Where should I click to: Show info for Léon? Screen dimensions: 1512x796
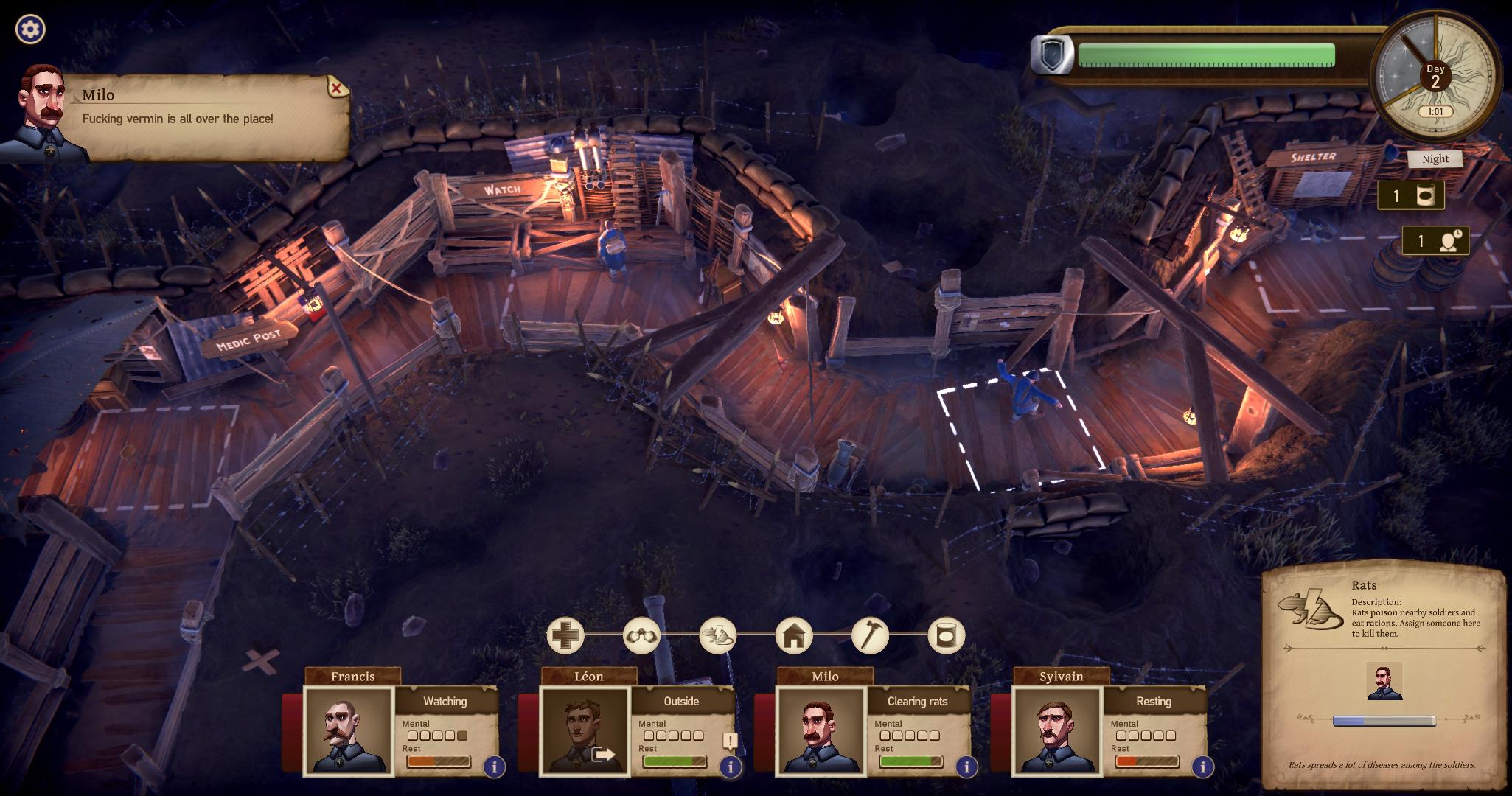pyautogui.click(x=731, y=767)
